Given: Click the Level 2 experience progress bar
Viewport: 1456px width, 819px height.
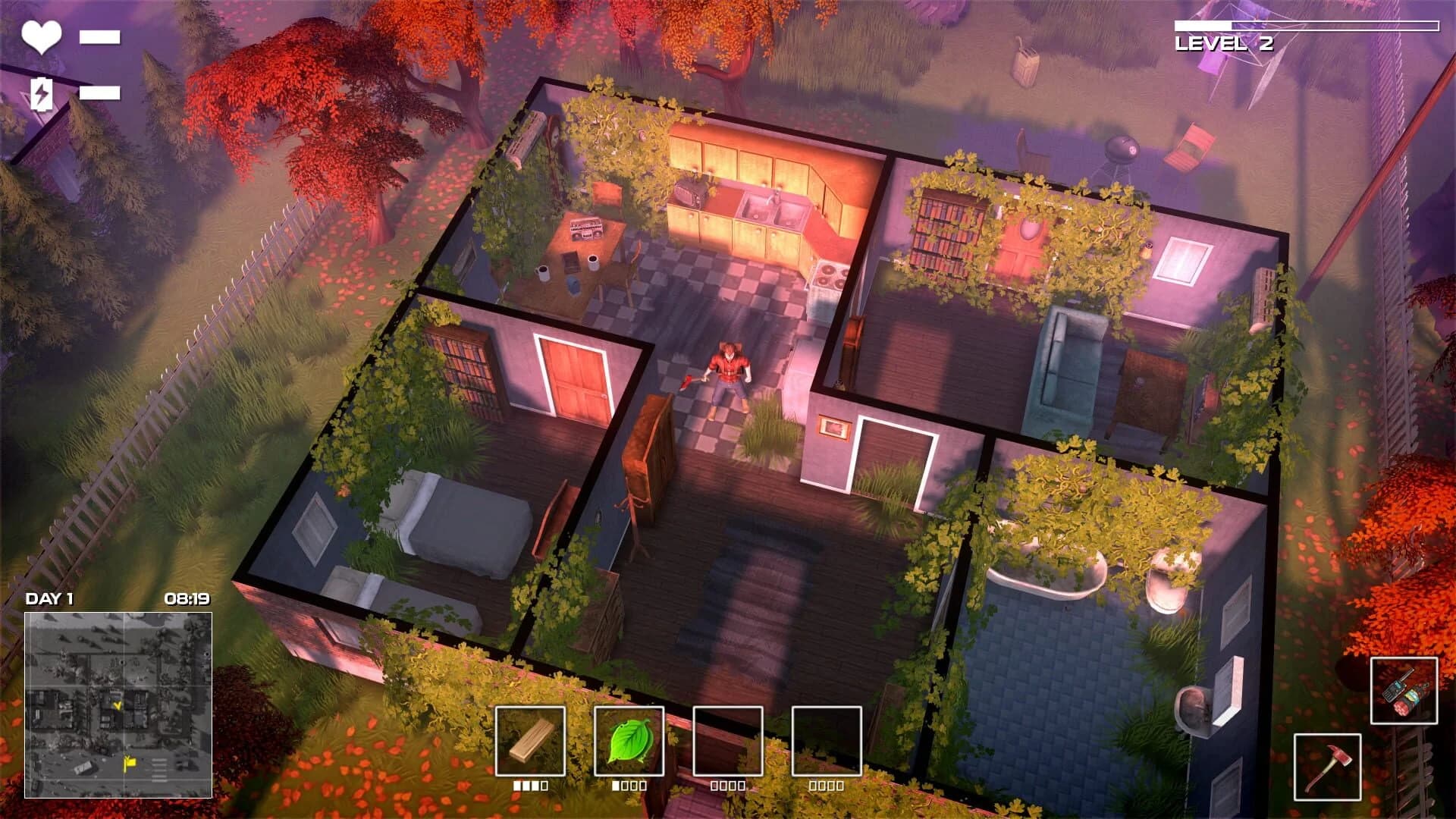Looking at the screenshot, I should coord(1308,24).
